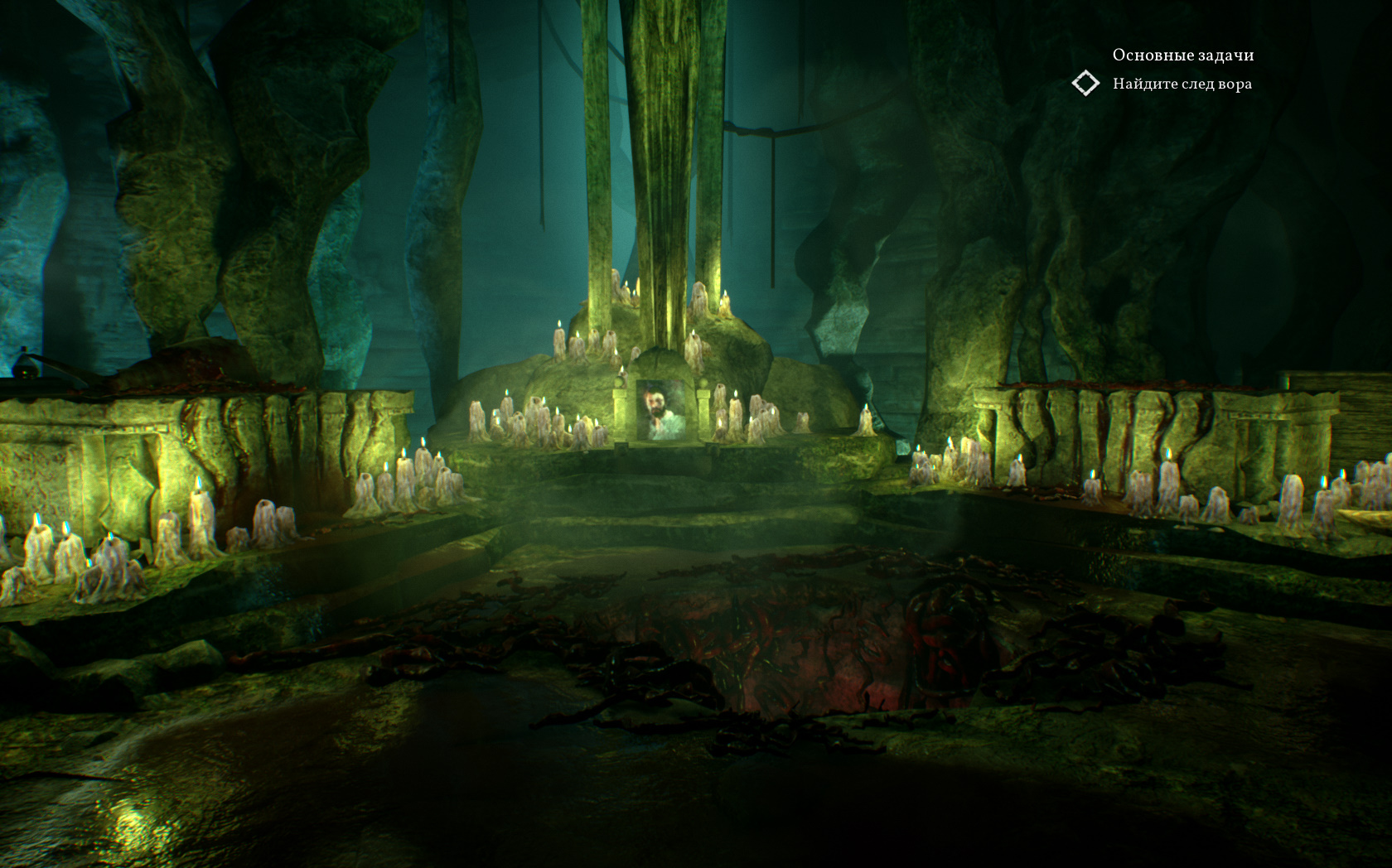The width and height of the screenshot is (1392, 868).
Task: Select the «Найдите след вора» objective entry
Action: pos(1182,84)
